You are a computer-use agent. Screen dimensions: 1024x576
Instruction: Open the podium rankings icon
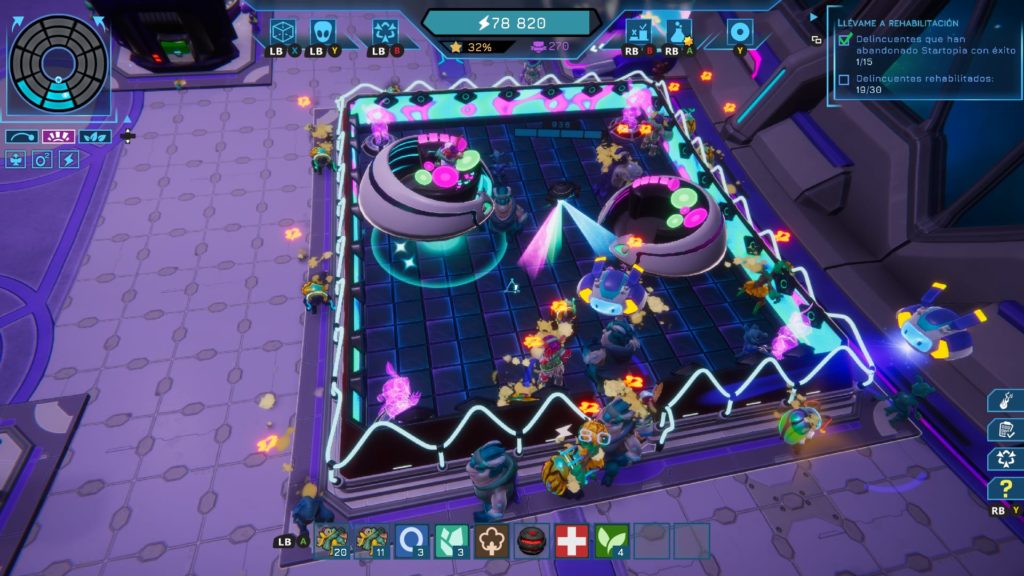click(637, 31)
